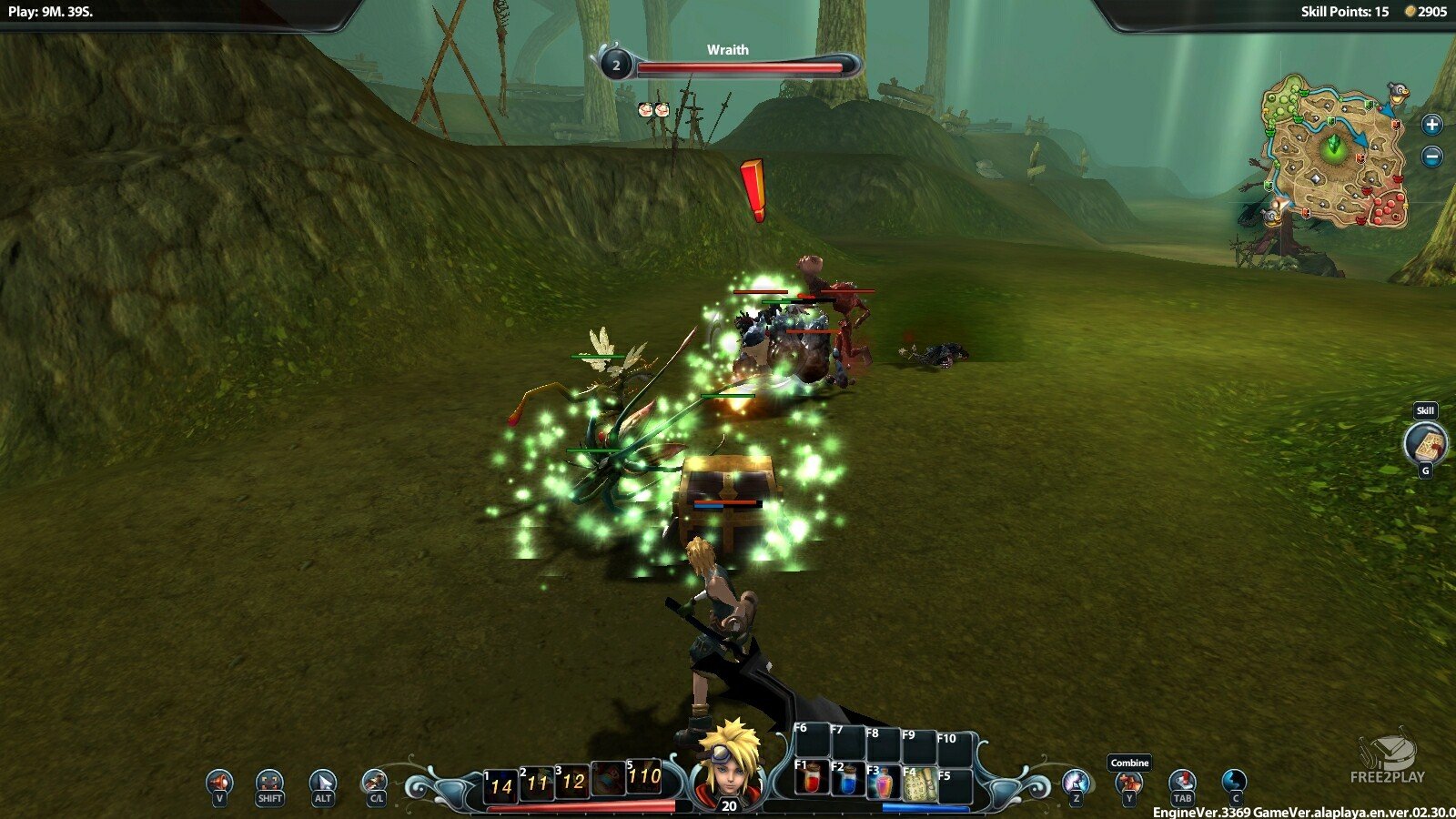Use the scroll item in F4
This screenshot has height=819, width=1456.
[919, 783]
